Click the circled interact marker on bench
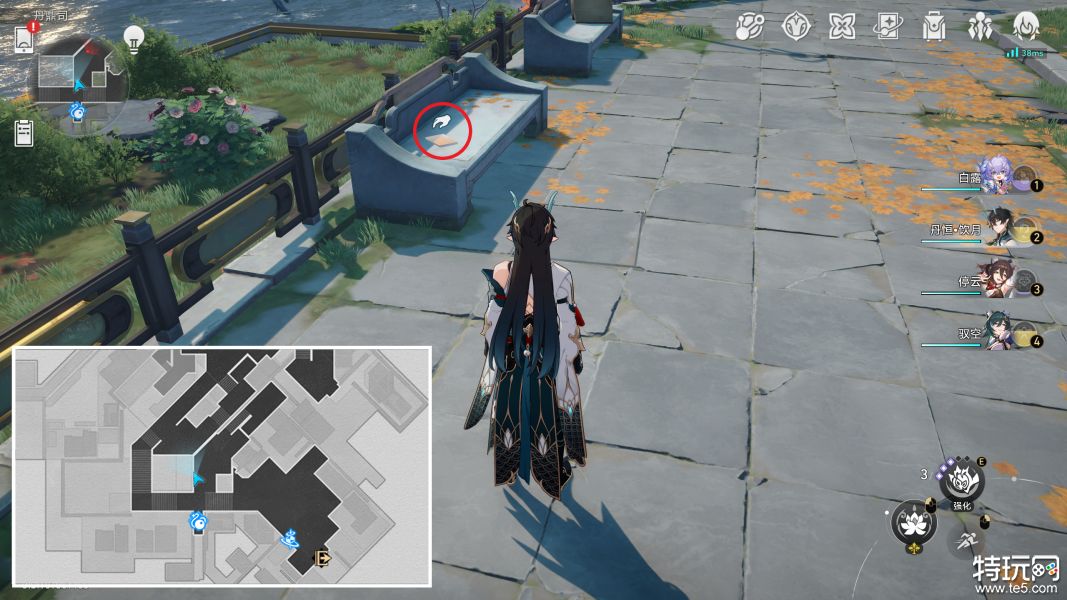Screen dimensions: 1067x600 tap(443, 128)
